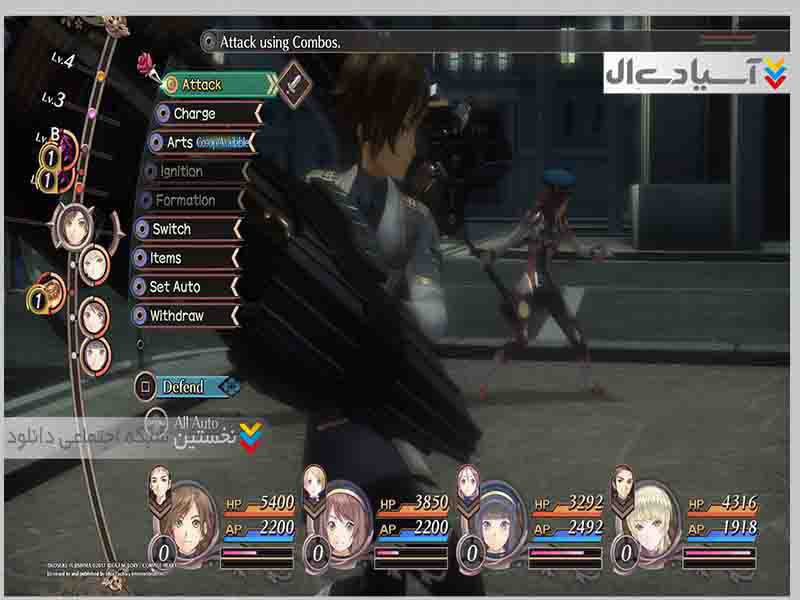
Task: Enable All Auto battle mode
Action: 193,423
